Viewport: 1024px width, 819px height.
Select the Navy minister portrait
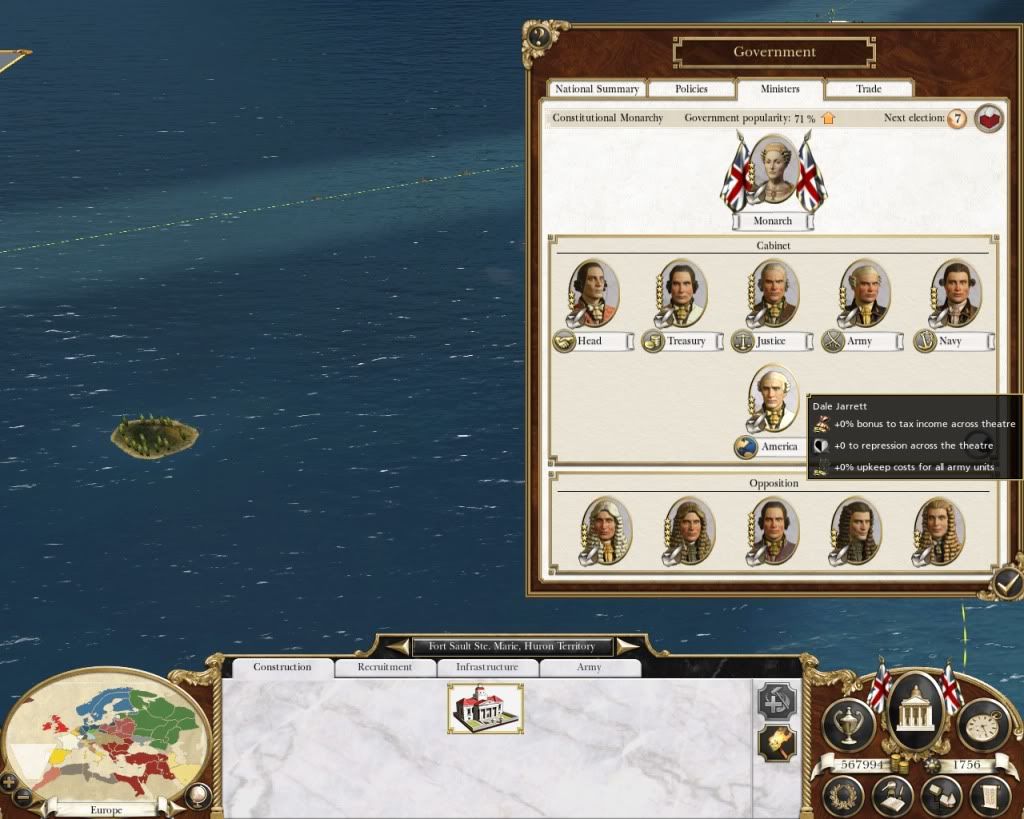(957, 293)
